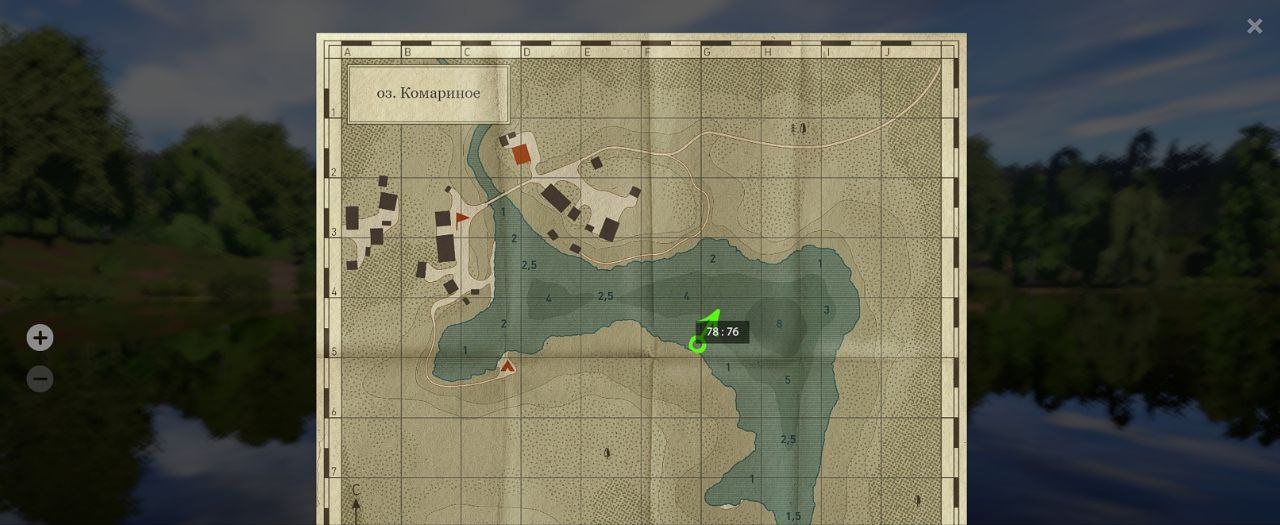Select the red tent camp marker

[x=507, y=365]
